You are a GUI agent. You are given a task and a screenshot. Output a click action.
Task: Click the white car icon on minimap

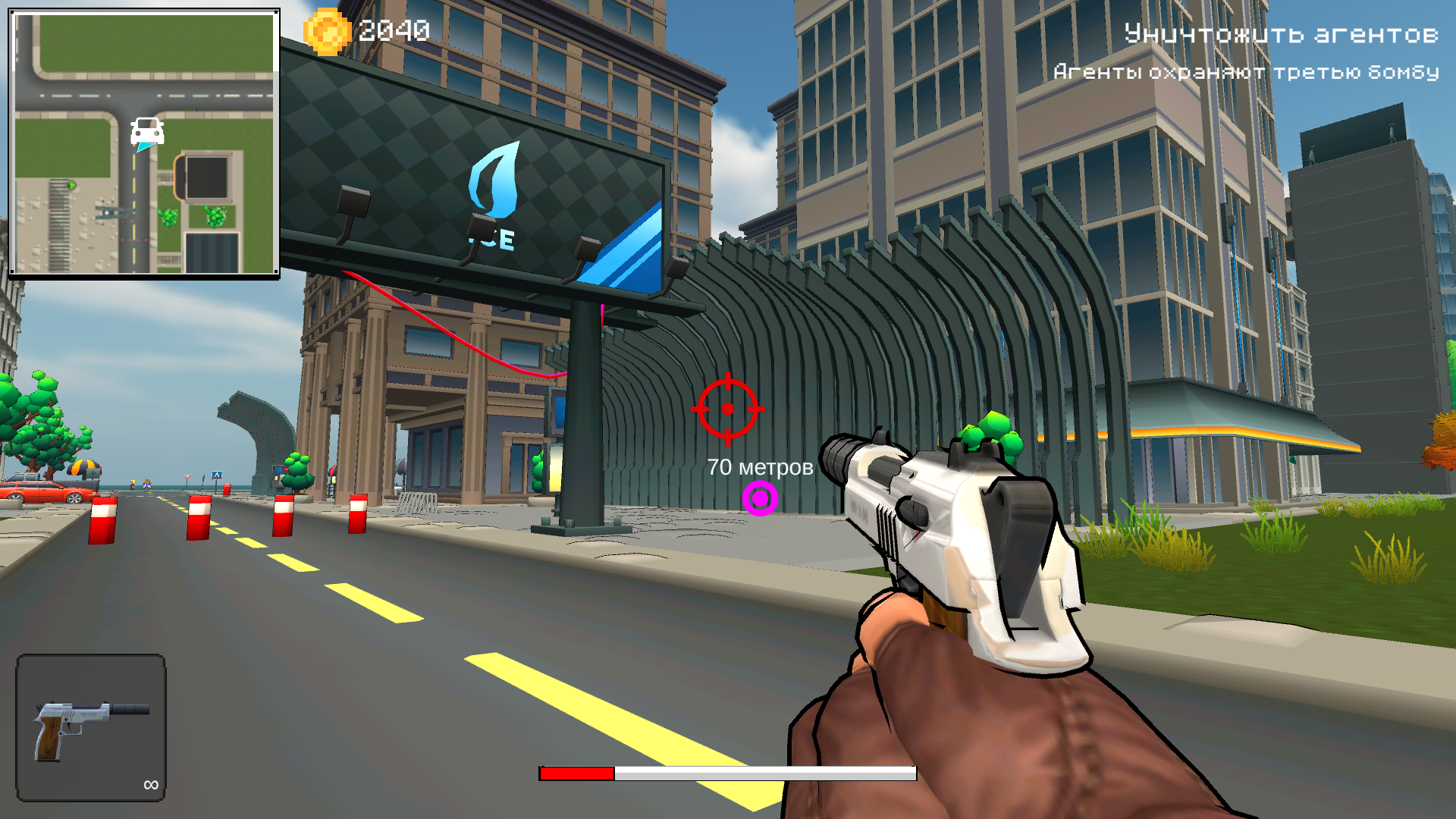(147, 131)
